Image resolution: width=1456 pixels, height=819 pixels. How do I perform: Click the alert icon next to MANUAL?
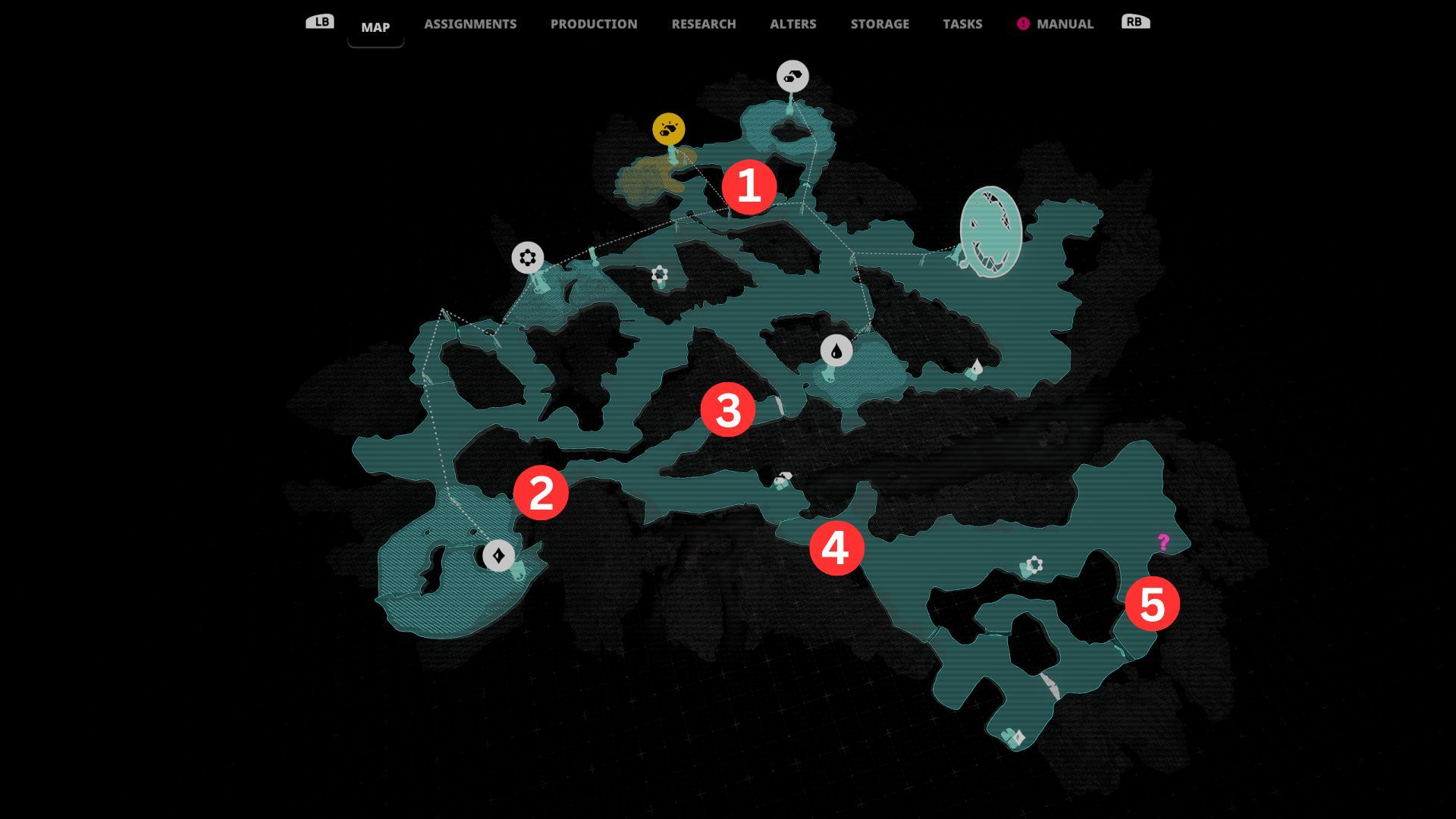[x=1023, y=24]
